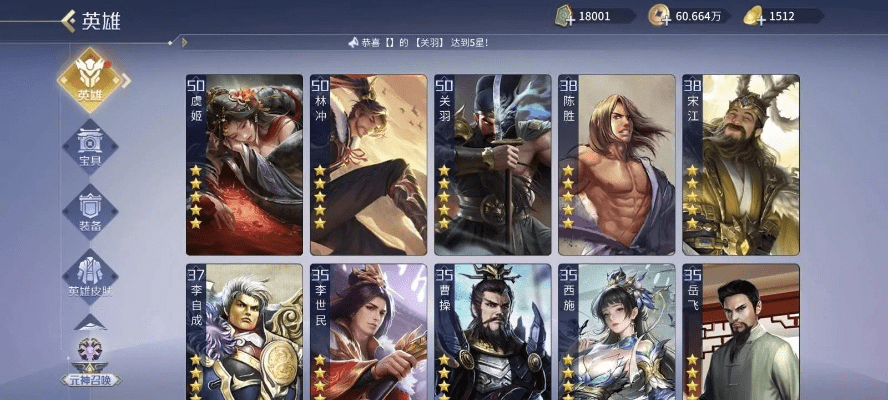Select the 李世民 hero card
This screenshot has height=400, width=888.
pyautogui.click(x=368, y=332)
